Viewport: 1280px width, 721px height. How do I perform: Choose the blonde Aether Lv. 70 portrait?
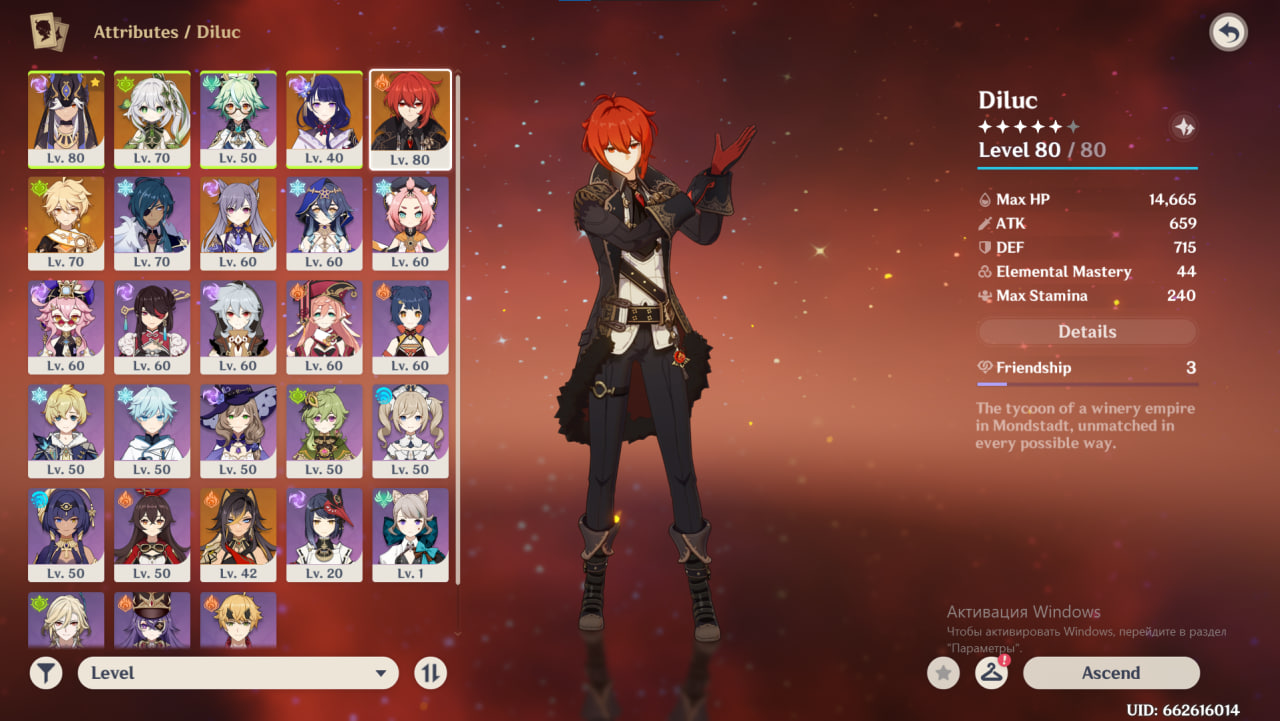66,222
